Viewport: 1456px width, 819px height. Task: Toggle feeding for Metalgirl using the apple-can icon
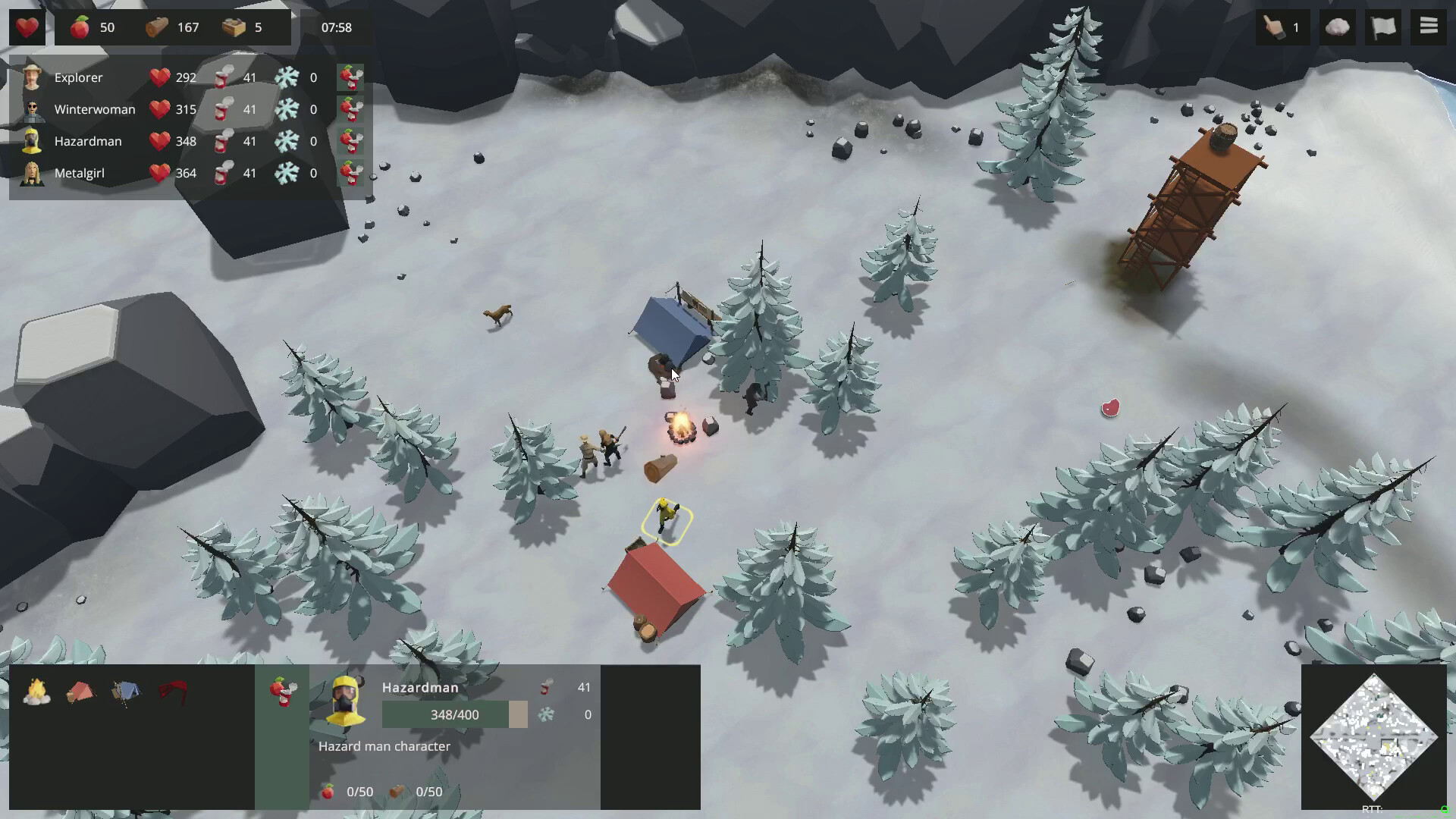[351, 173]
